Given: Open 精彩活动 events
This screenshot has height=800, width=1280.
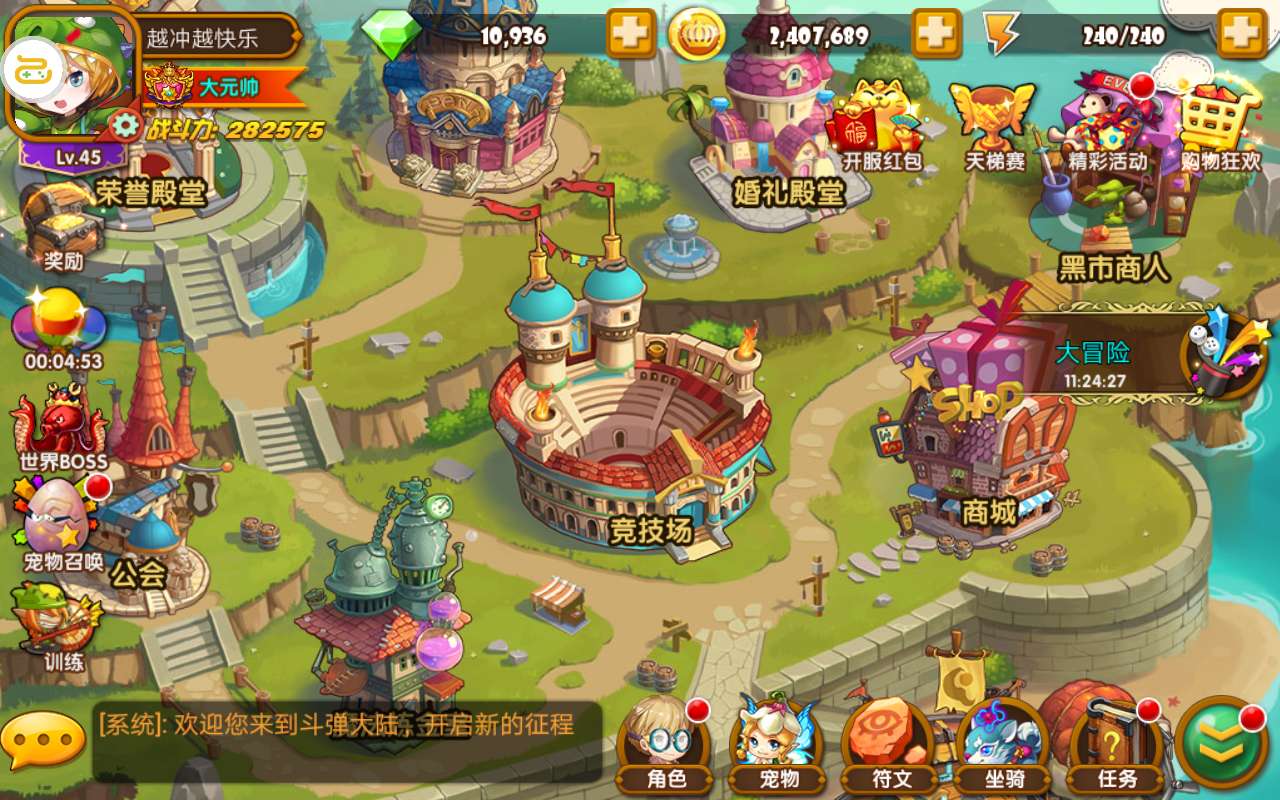Looking at the screenshot, I should point(1106,125).
